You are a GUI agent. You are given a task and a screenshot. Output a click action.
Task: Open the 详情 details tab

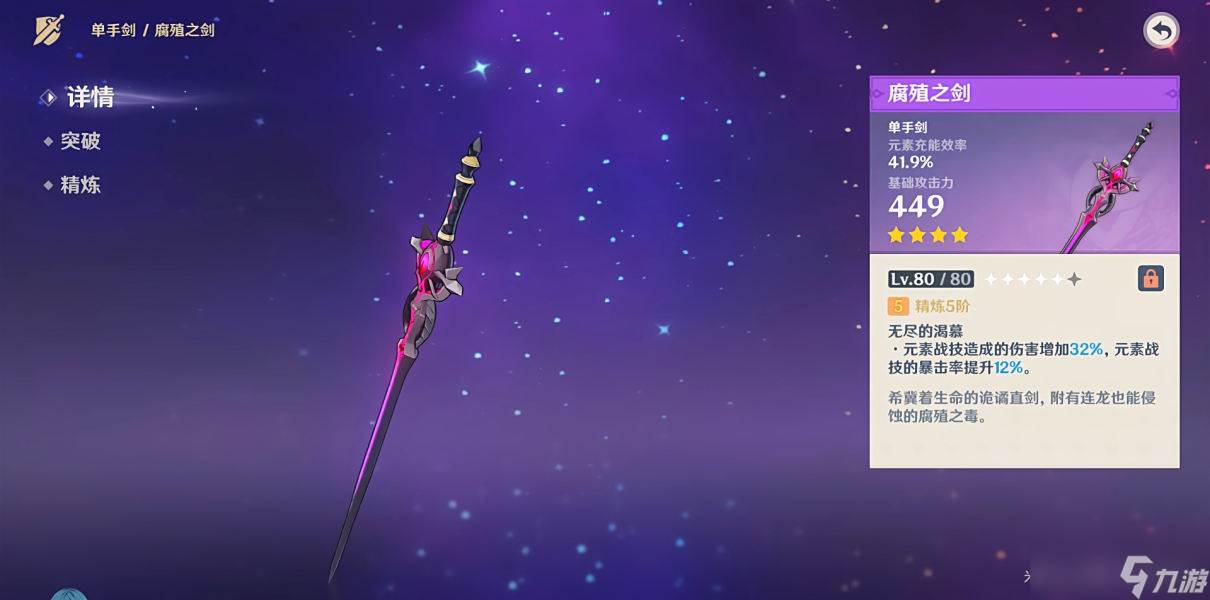pyautogui.click(x=88, y=97)
